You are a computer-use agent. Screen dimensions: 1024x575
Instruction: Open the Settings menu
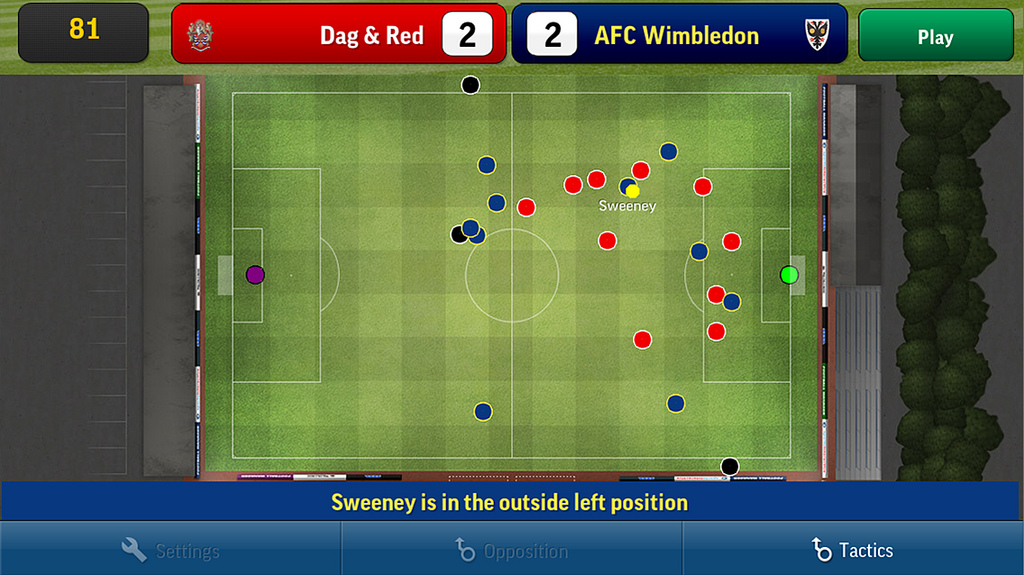170,550
